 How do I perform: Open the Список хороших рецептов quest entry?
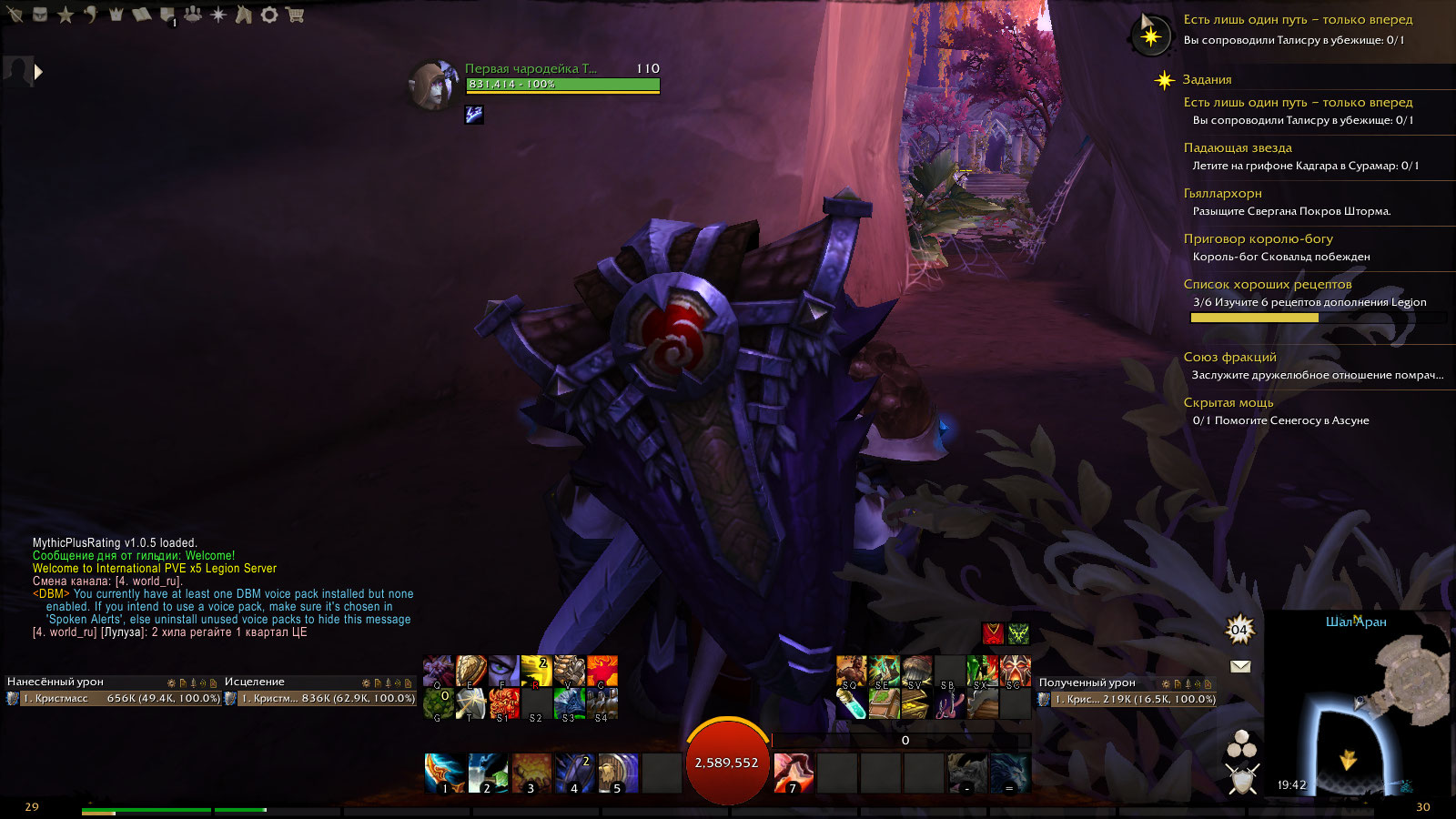click(1268, 284)
